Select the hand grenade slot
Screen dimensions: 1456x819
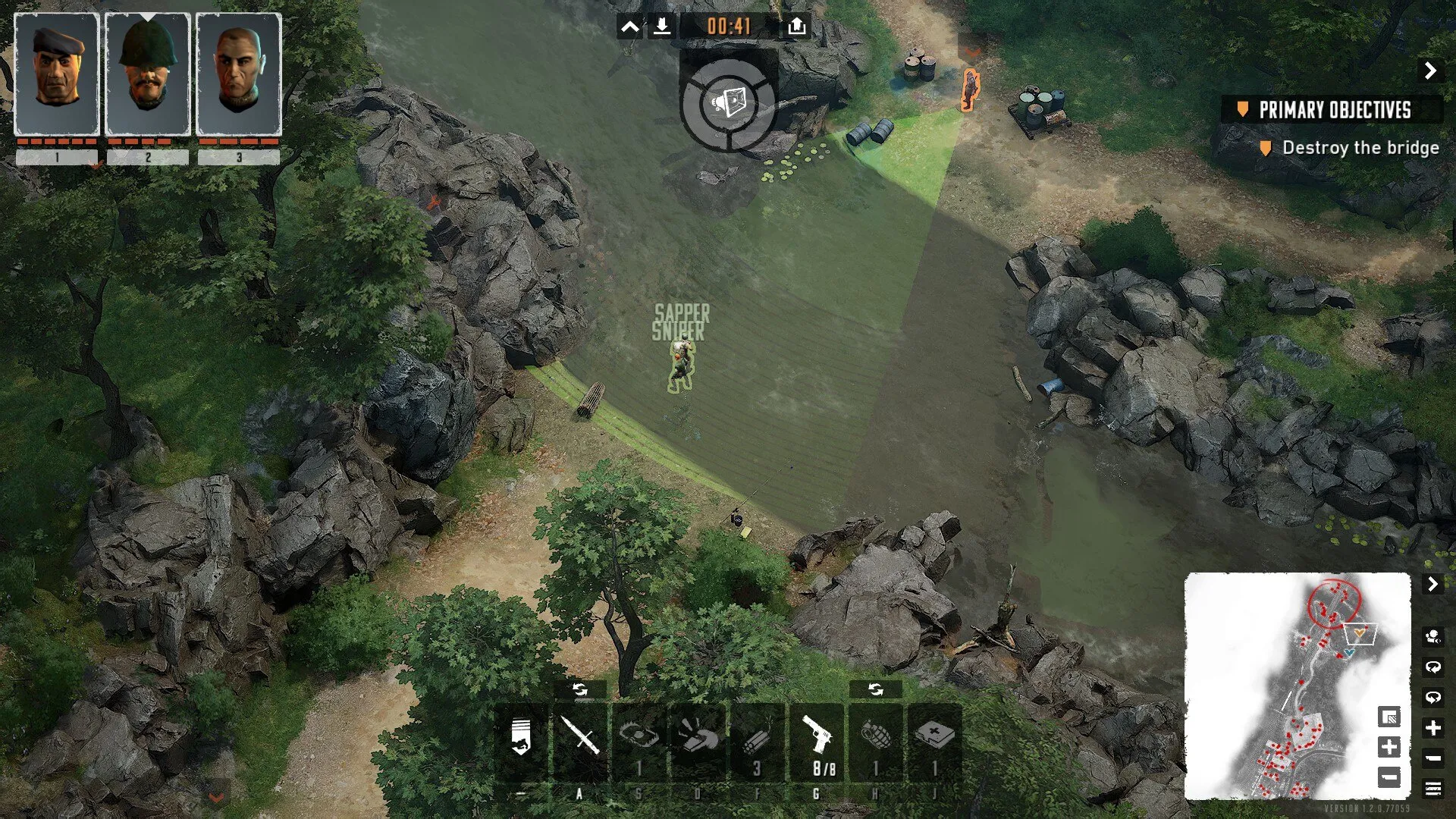875,737
